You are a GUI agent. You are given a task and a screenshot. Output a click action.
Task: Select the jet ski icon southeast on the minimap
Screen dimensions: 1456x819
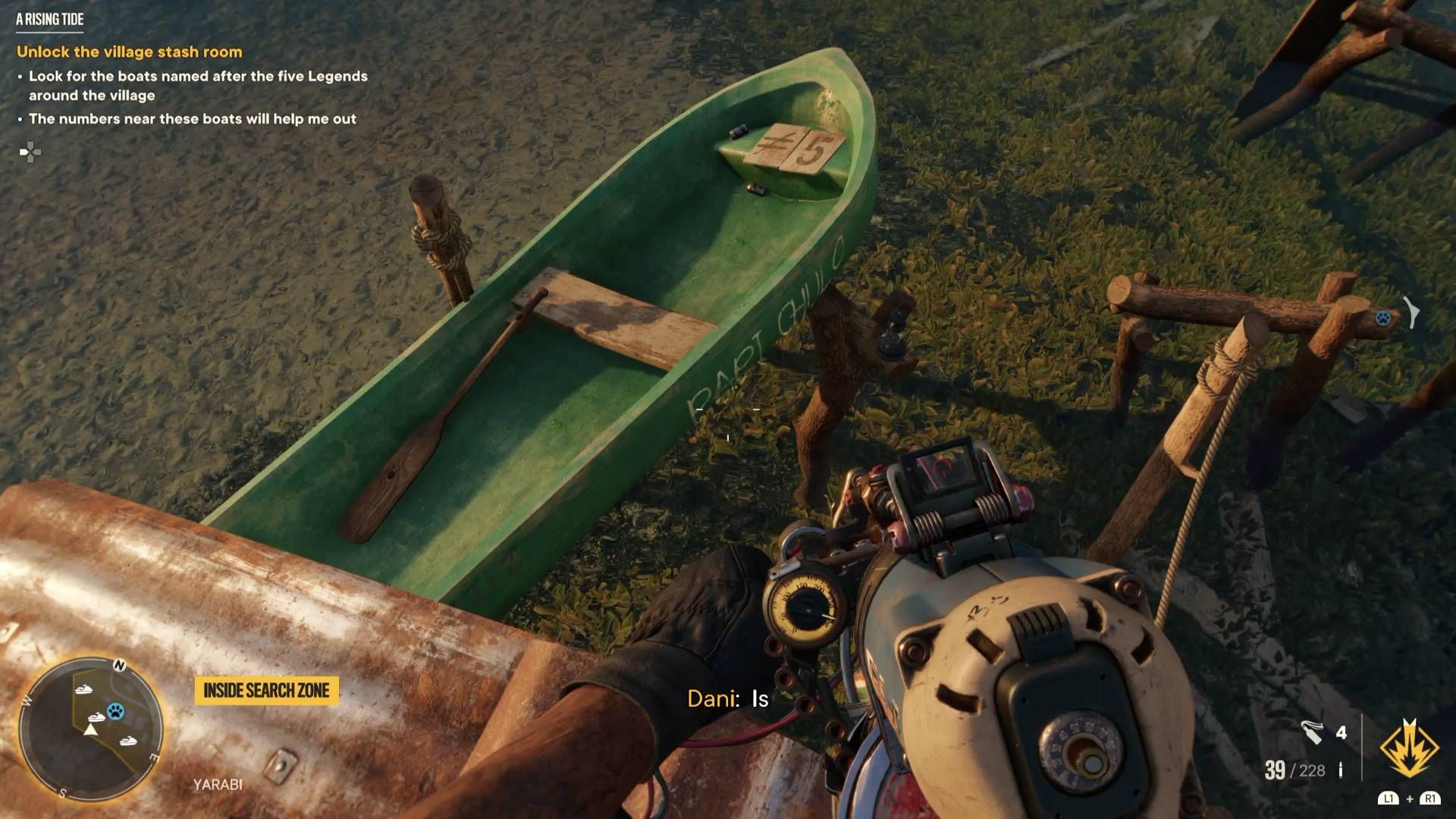129,741
